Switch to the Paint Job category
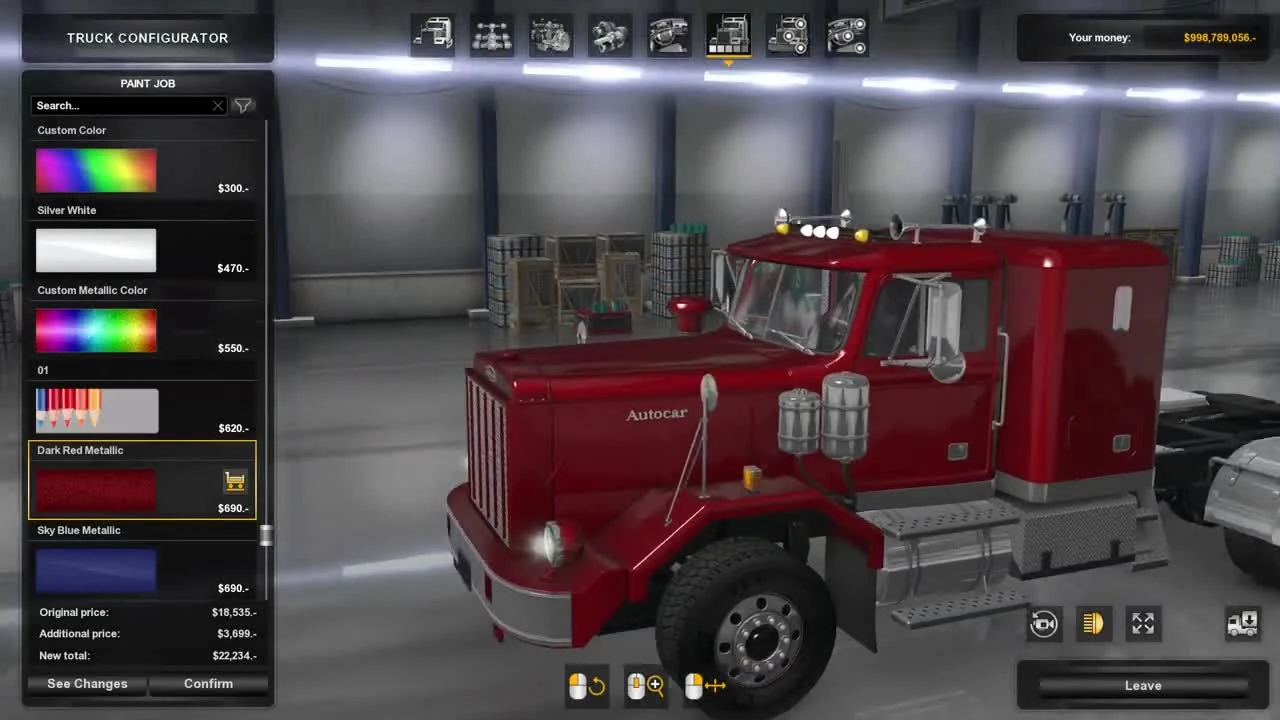1280x720 pixels. [x=728, y=35]
